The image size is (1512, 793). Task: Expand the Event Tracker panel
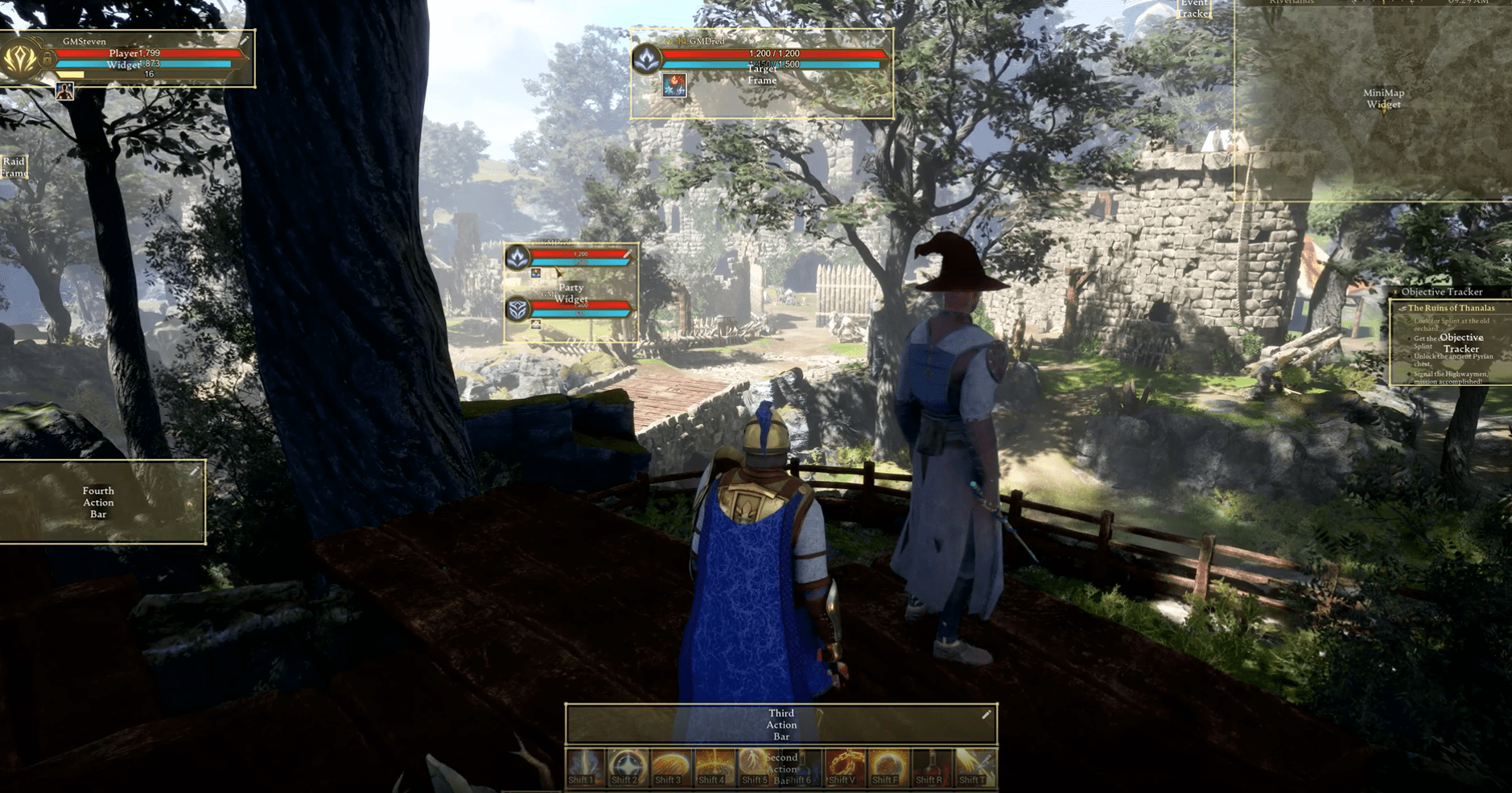(x=1194, y=9)
